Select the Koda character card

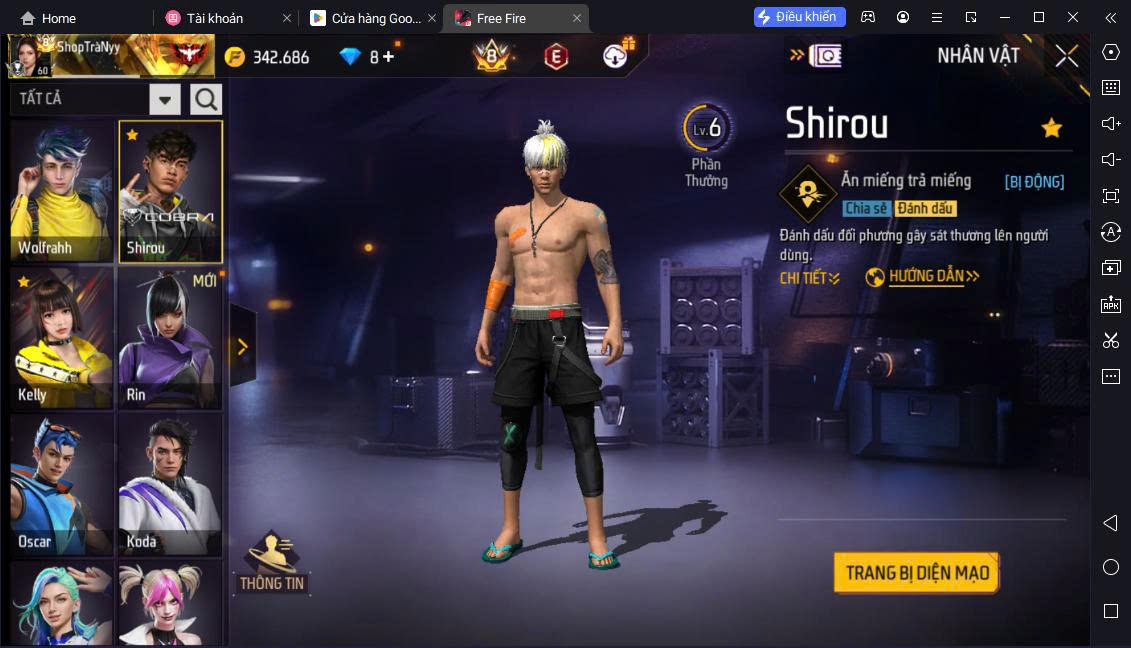pyautogui.click(x=169, y=484)
